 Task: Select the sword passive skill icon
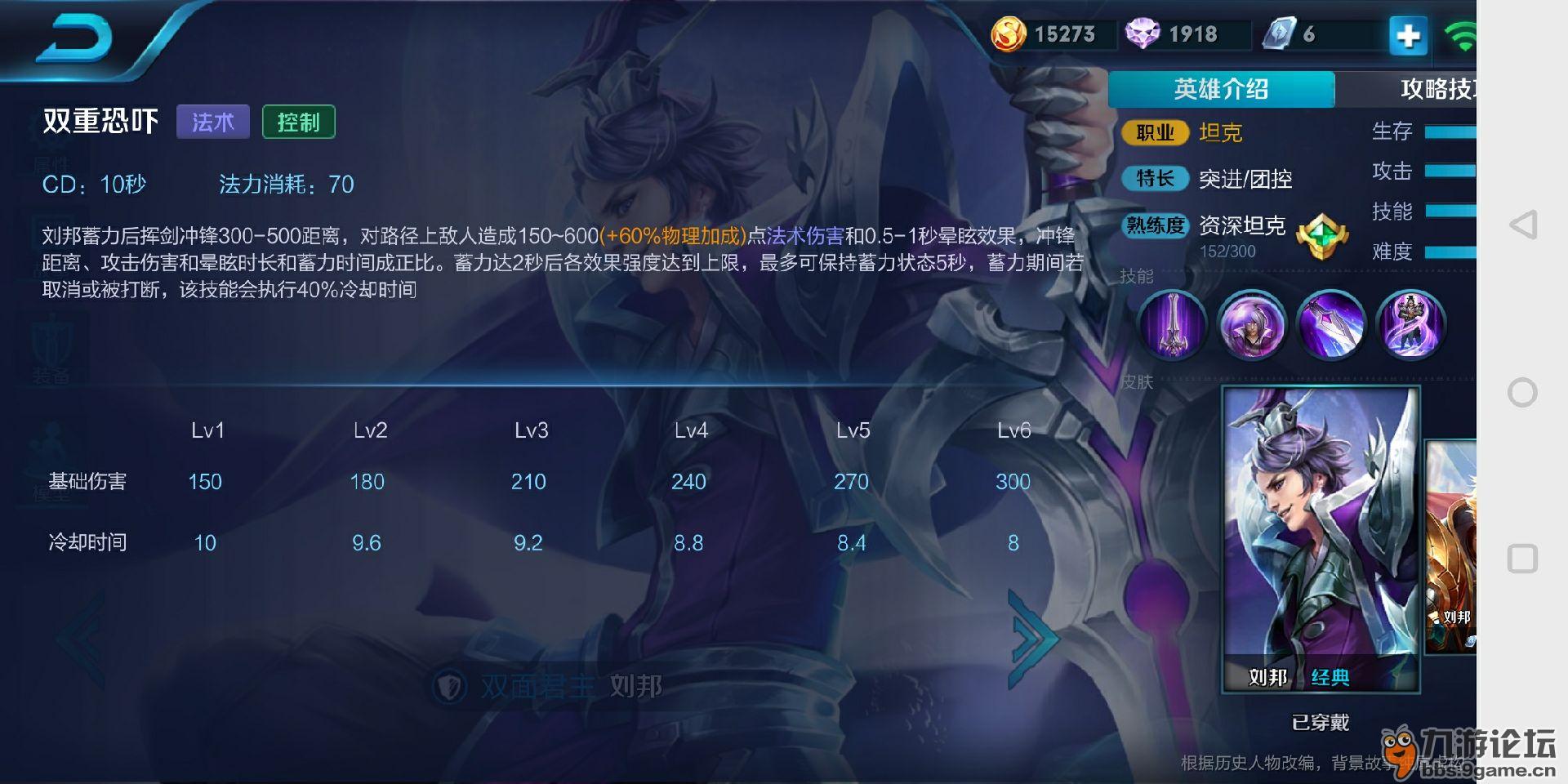click(x=1173, y=325)
